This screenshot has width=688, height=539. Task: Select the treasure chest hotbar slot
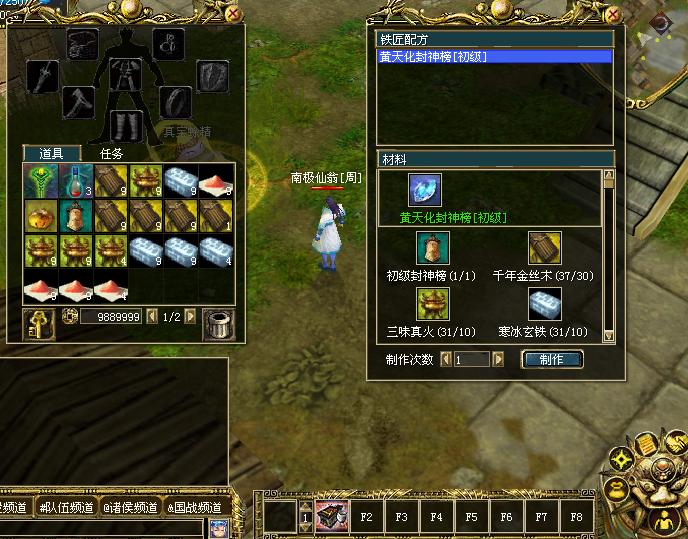coord(331,517)
